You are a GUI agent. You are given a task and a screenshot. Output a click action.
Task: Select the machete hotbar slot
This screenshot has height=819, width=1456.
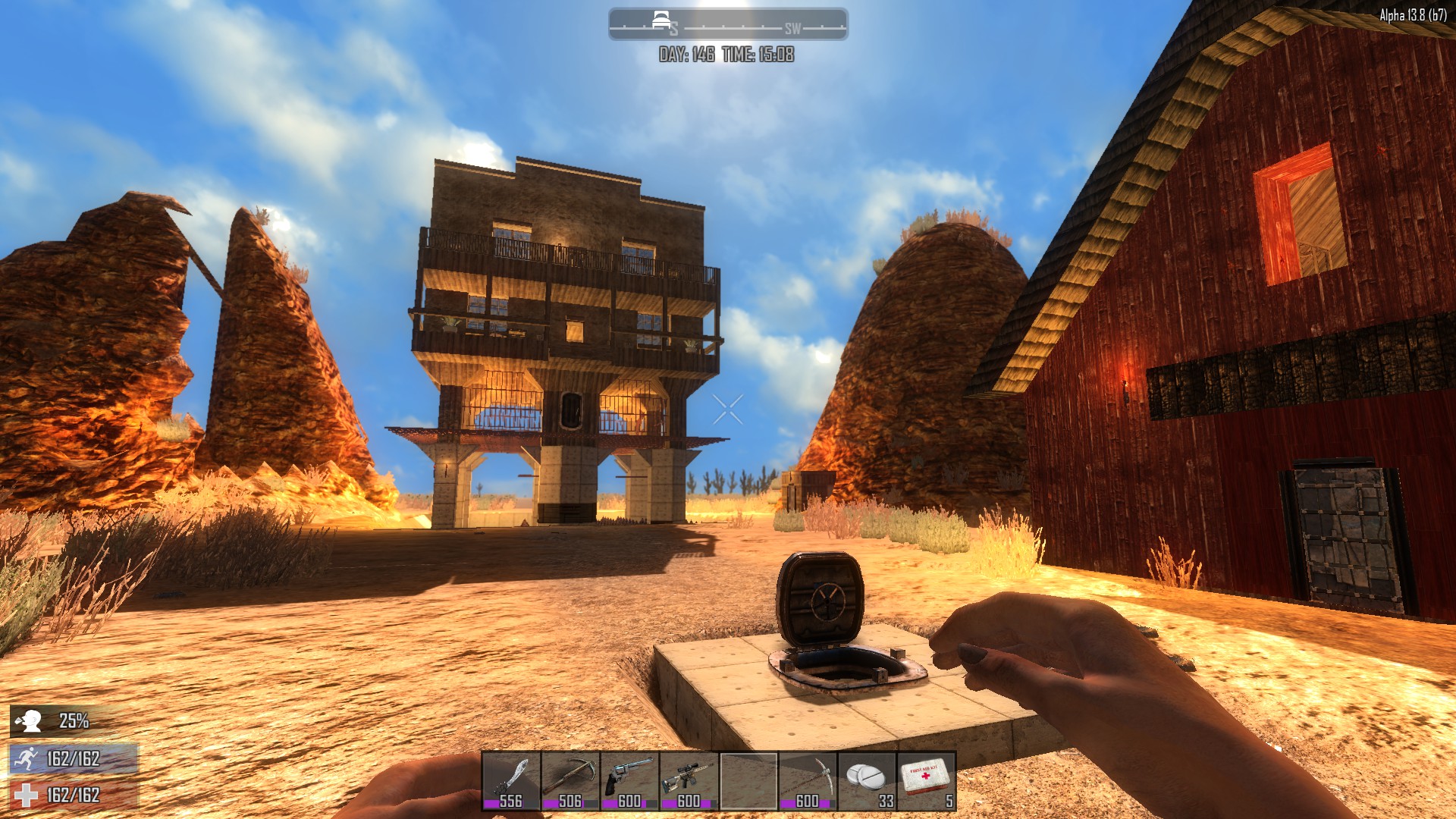tap(511, 781)
